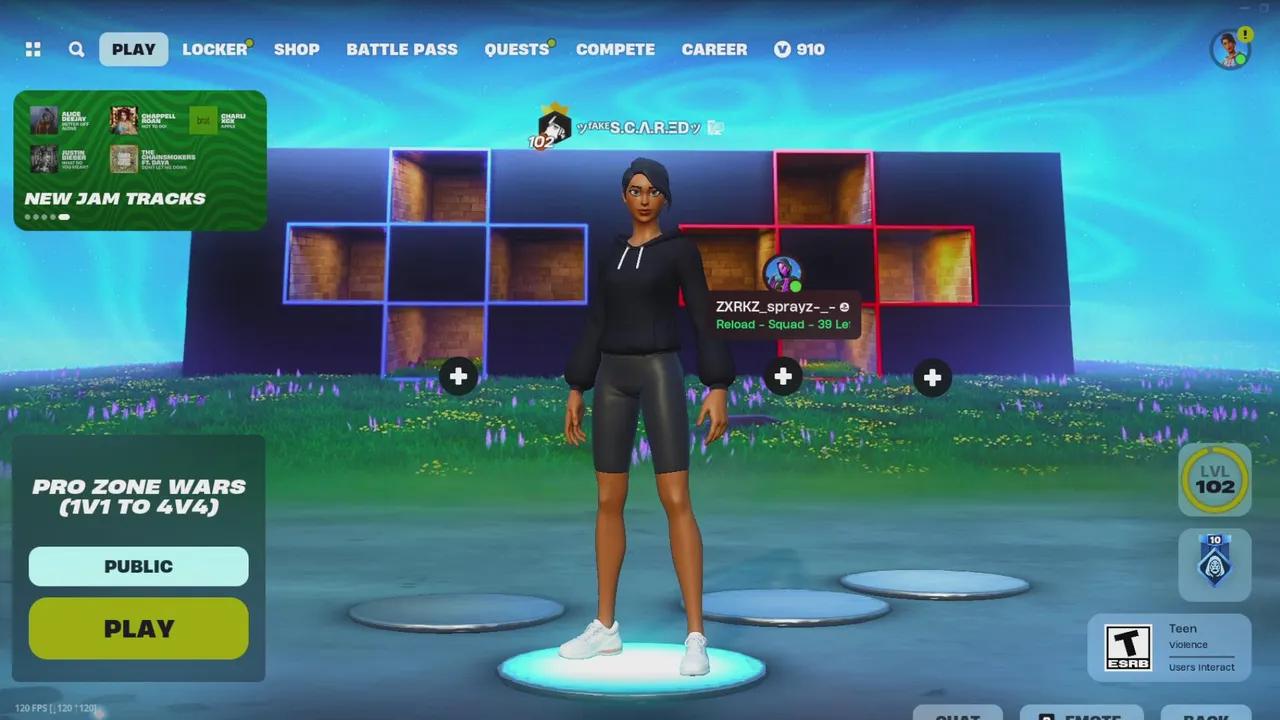1280x720 pixels.
Task: Open the QUESTS menu item
Action: [x=515, y=49]
